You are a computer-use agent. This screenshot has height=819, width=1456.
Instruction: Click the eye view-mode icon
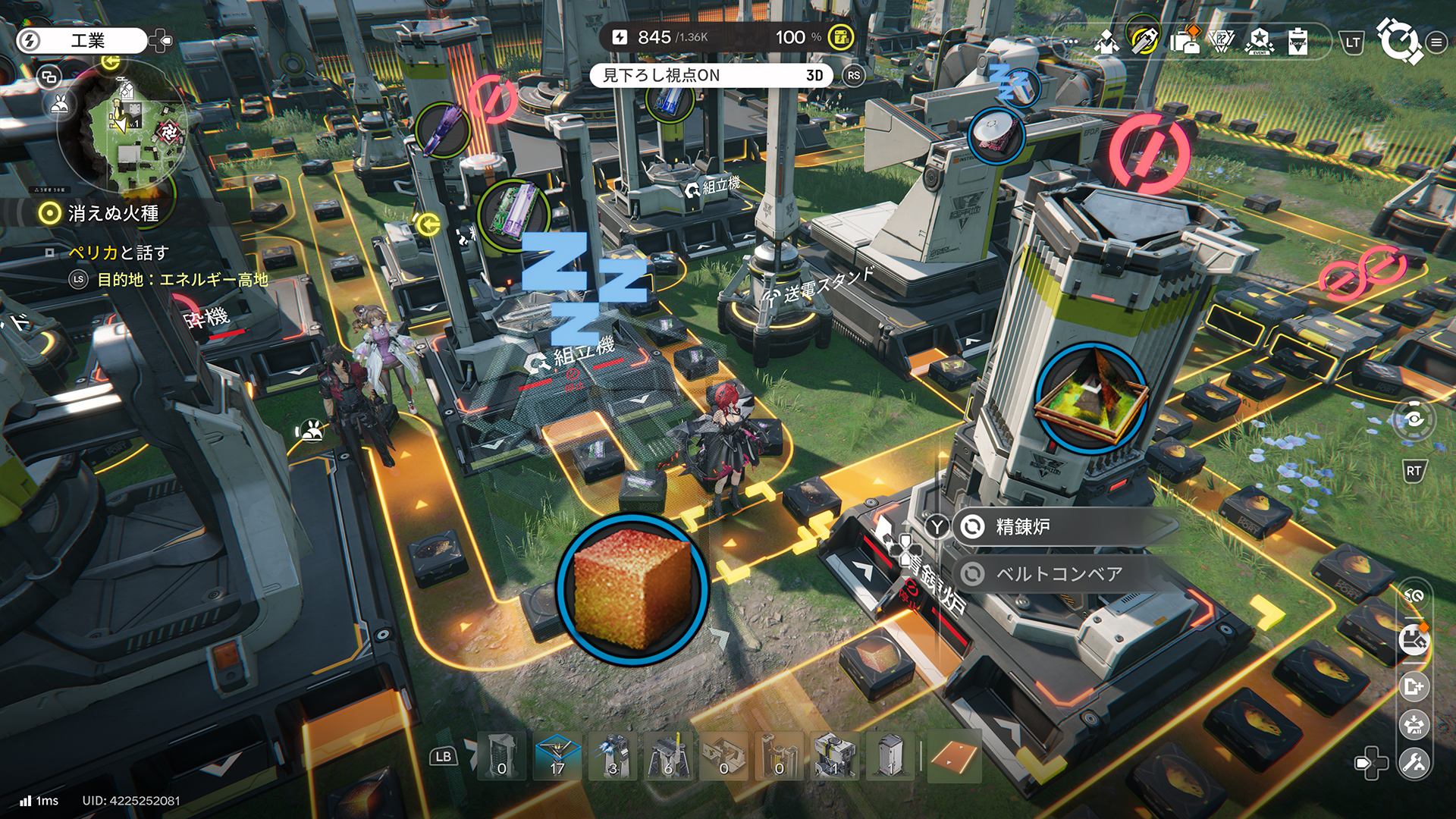[x=1414, y=419]
